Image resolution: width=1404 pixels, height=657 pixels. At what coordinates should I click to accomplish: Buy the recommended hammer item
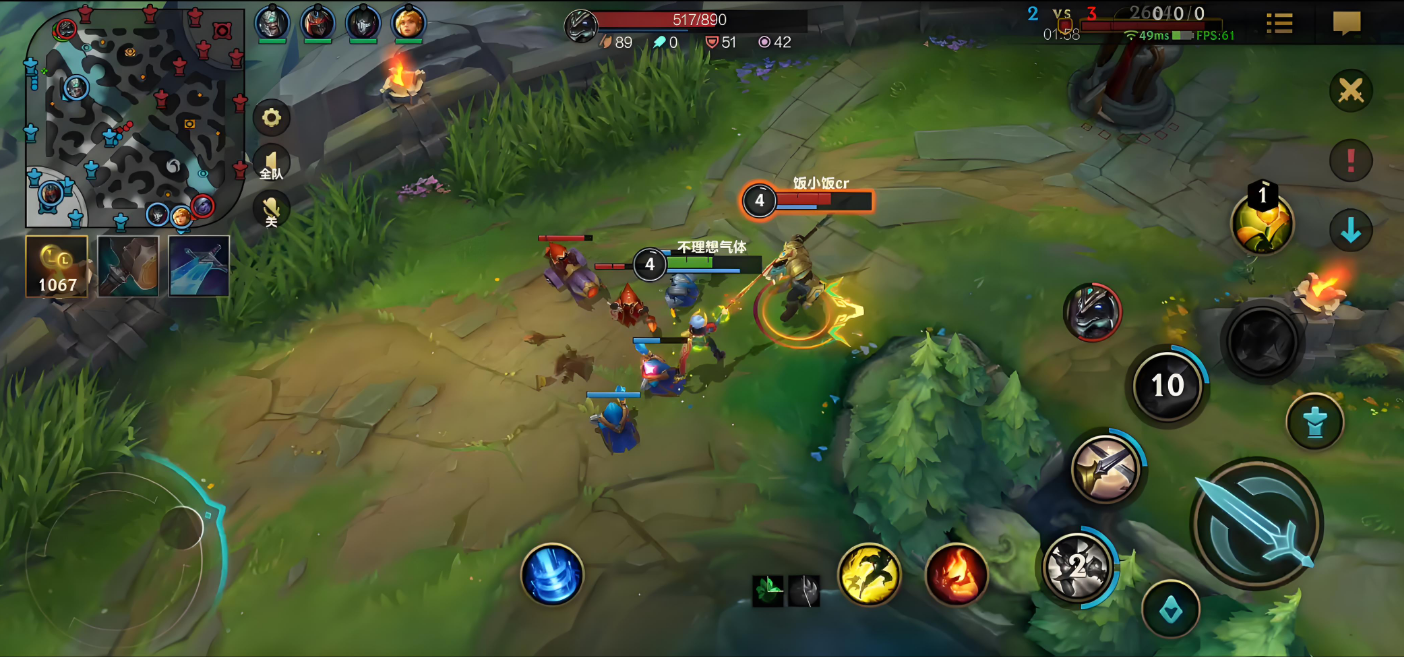128,266
